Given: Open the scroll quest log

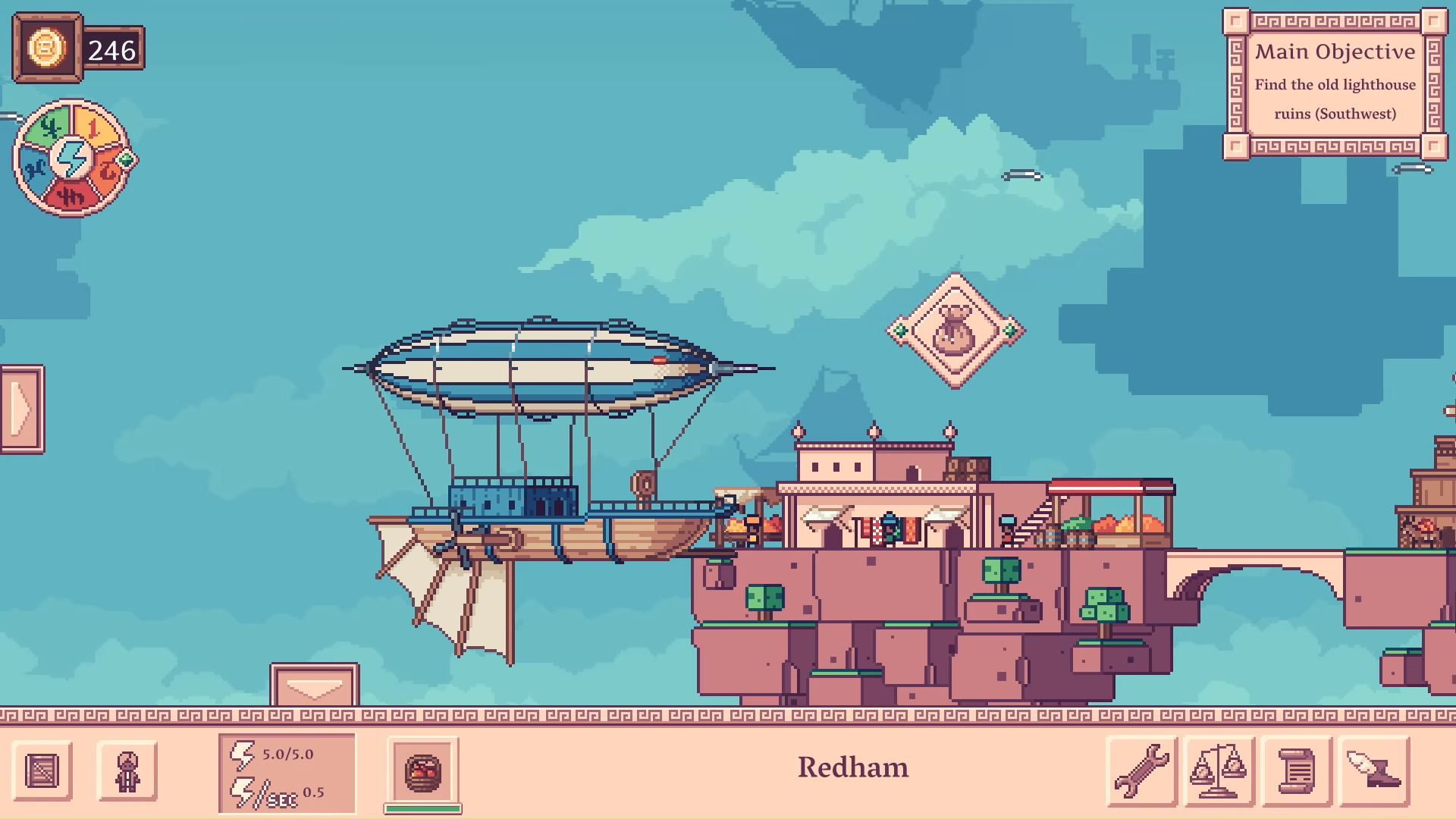Looking at the screenshot, I should coord(1296,770).
